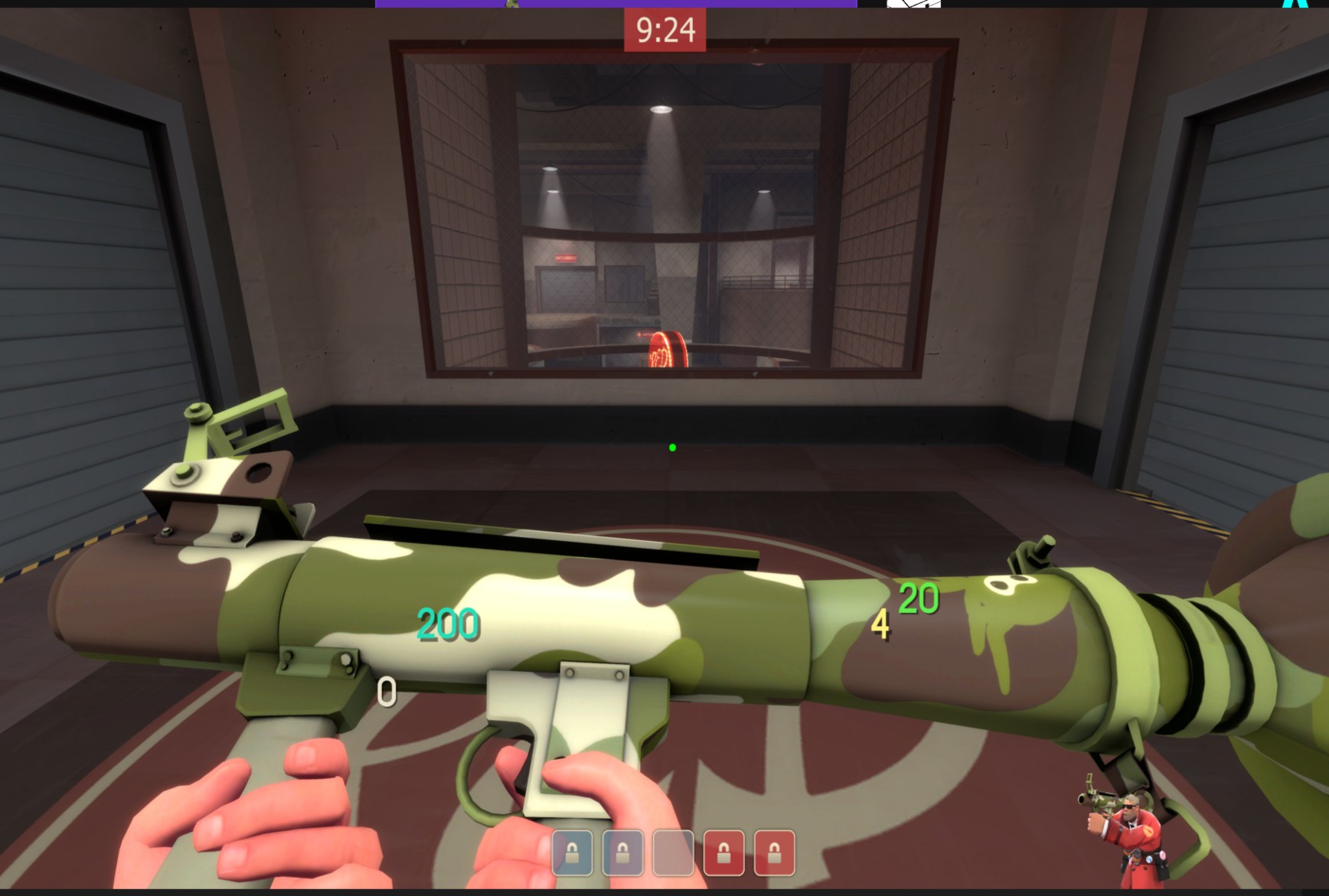The height and width of the screenshot is (896, 1329).
Task: Click the yellow 4 reserve ammo number
Action: (881, 624)
